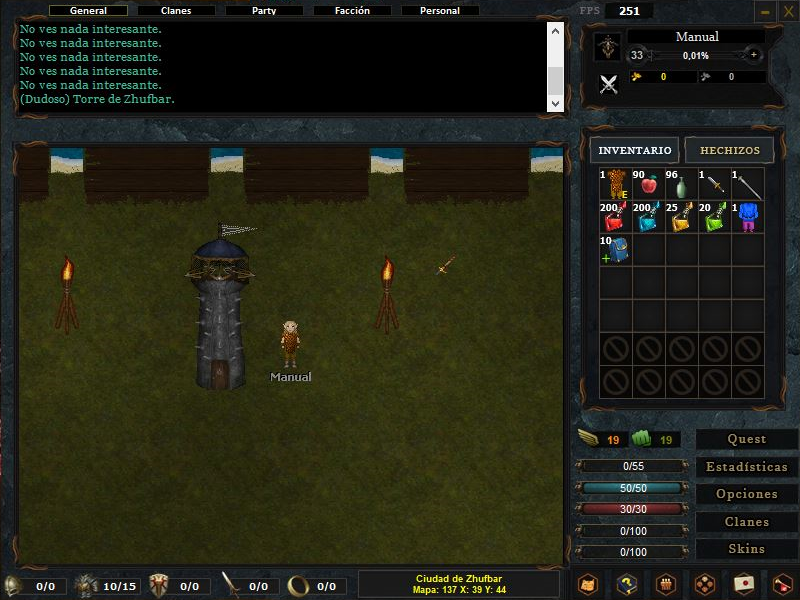Open the Hechizos spell panel

[x=729, y=150]
